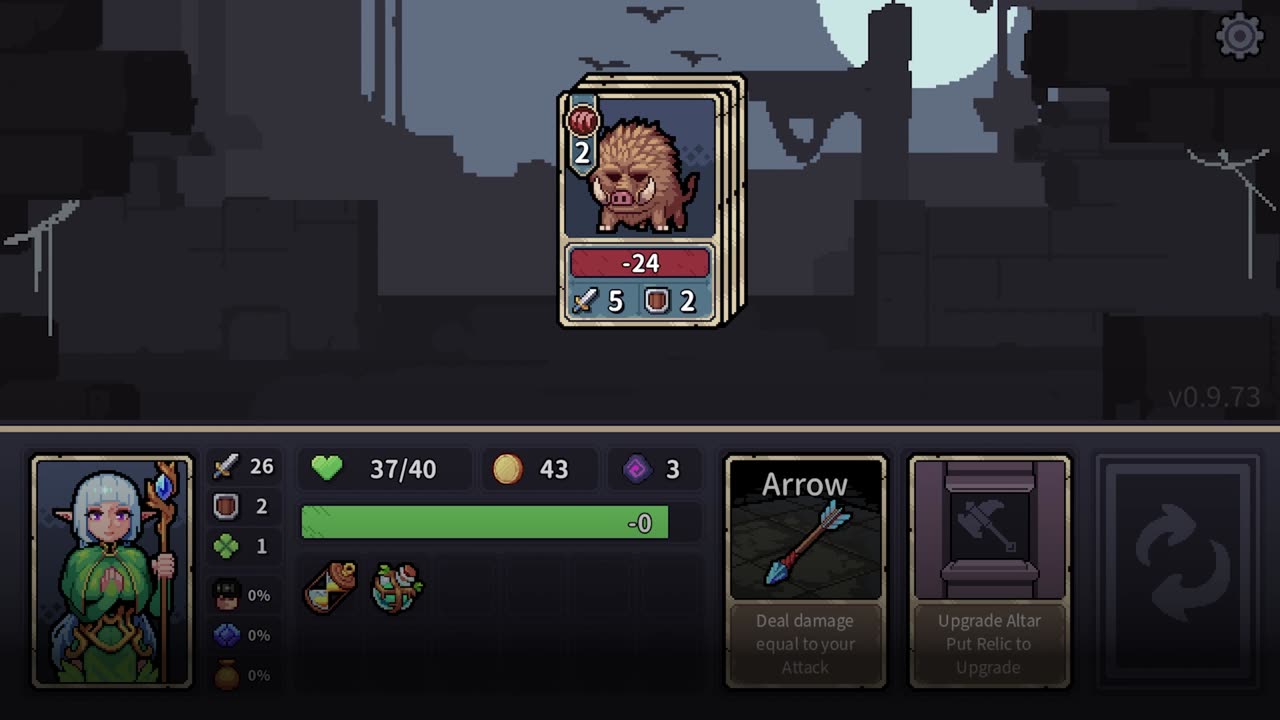This screenshot has width=1280, height=720.
Task: Select the vine-wrapped potion flask relic
Action: (397, 587)
